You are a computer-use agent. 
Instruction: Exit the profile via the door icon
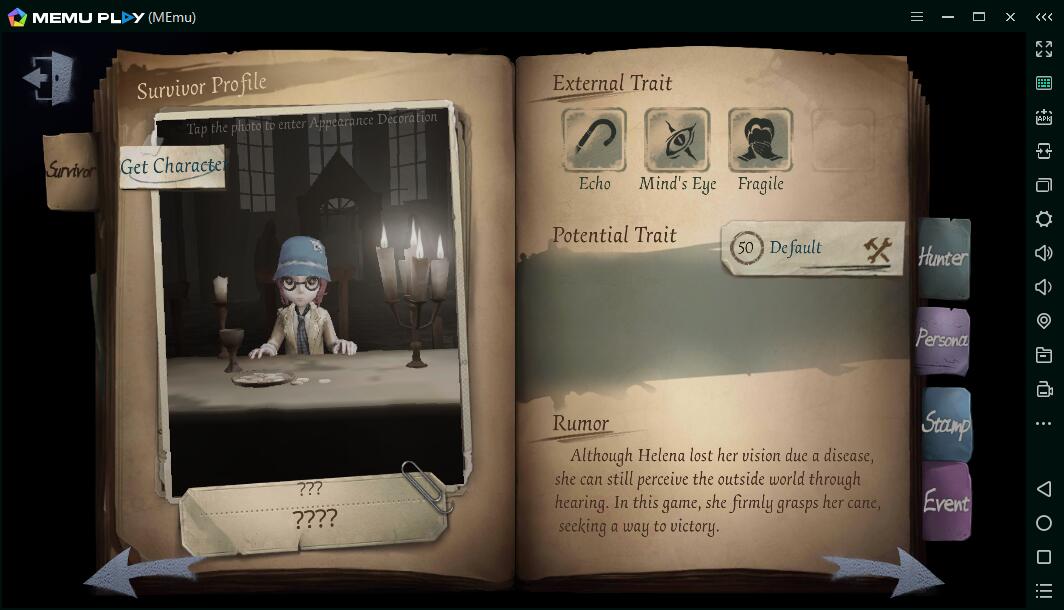click(x=49, y=78)
